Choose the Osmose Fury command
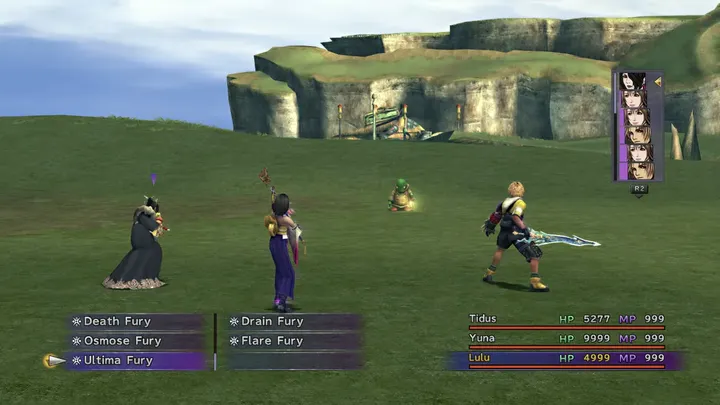Screen dimensions: 720x405 coord(121,341)
